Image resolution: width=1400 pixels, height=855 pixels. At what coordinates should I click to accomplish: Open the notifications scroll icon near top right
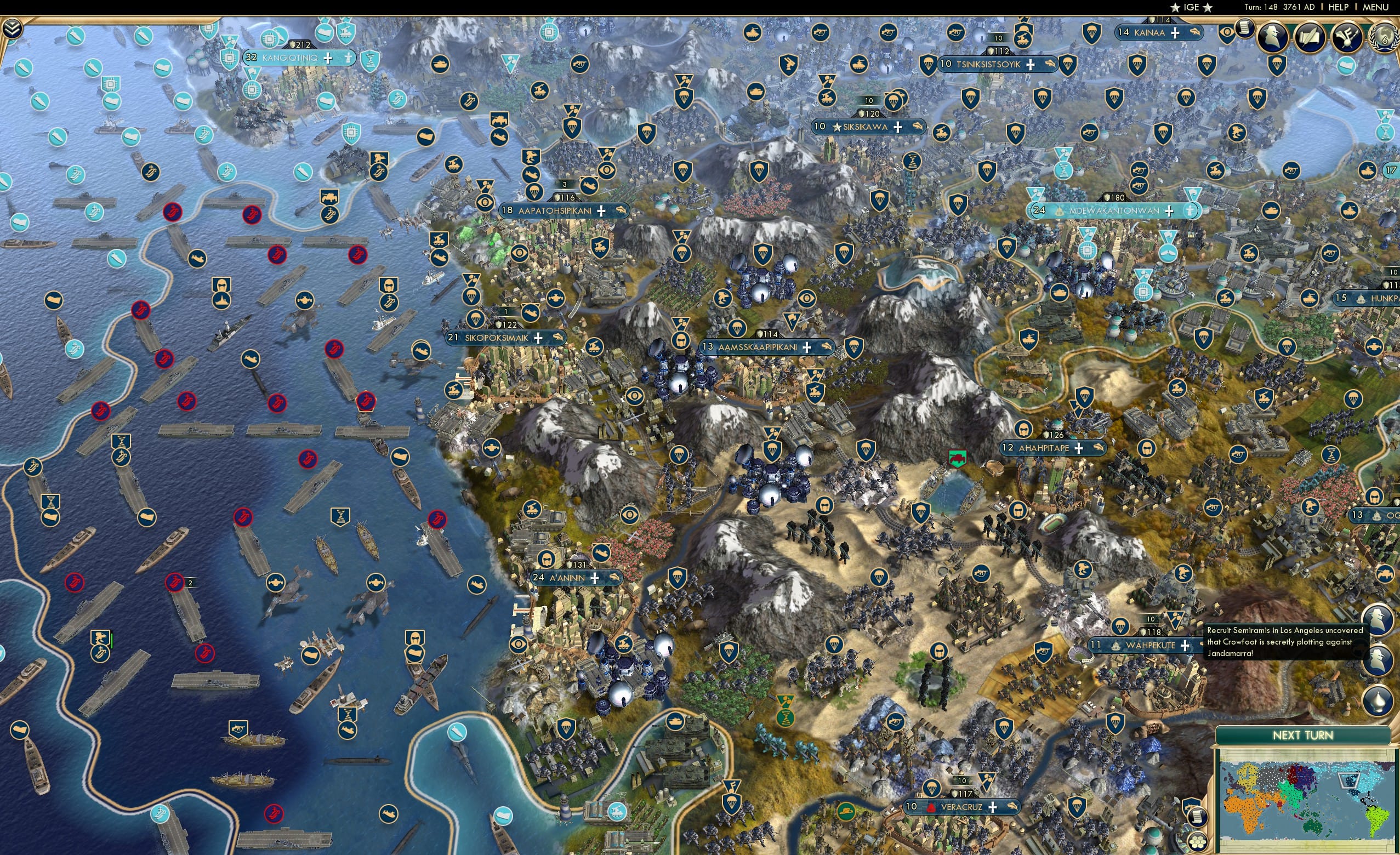coord(1244,30)
